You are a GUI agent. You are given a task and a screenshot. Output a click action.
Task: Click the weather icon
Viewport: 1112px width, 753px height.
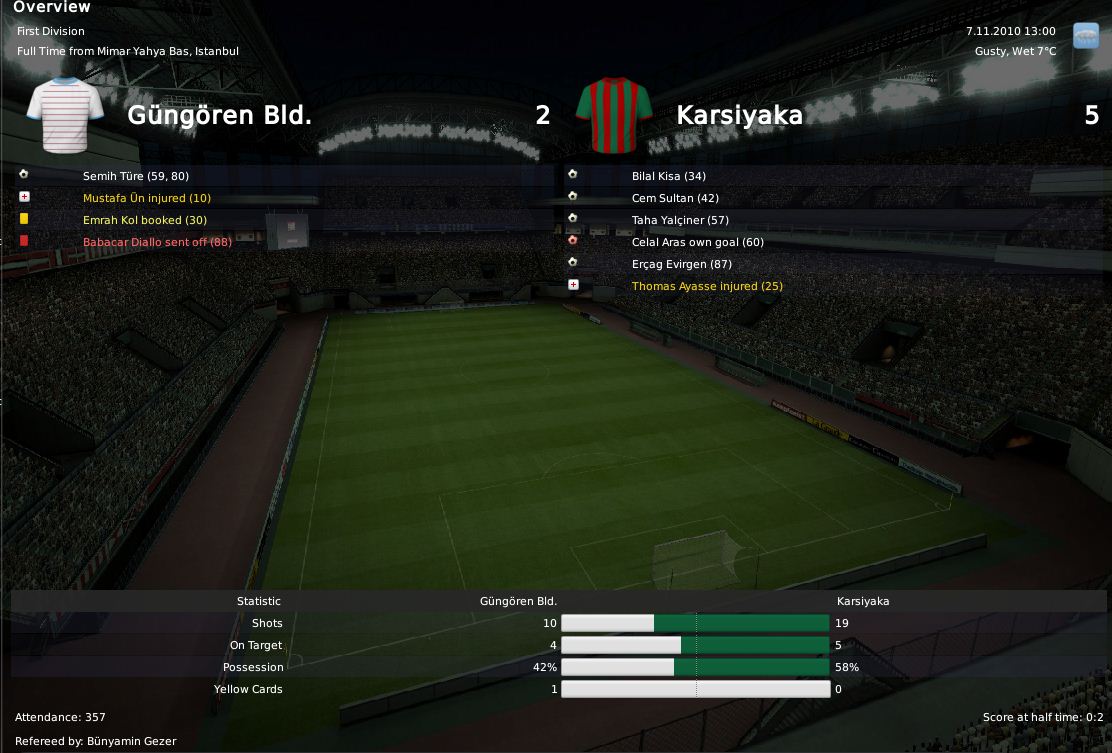[1085, 36]
